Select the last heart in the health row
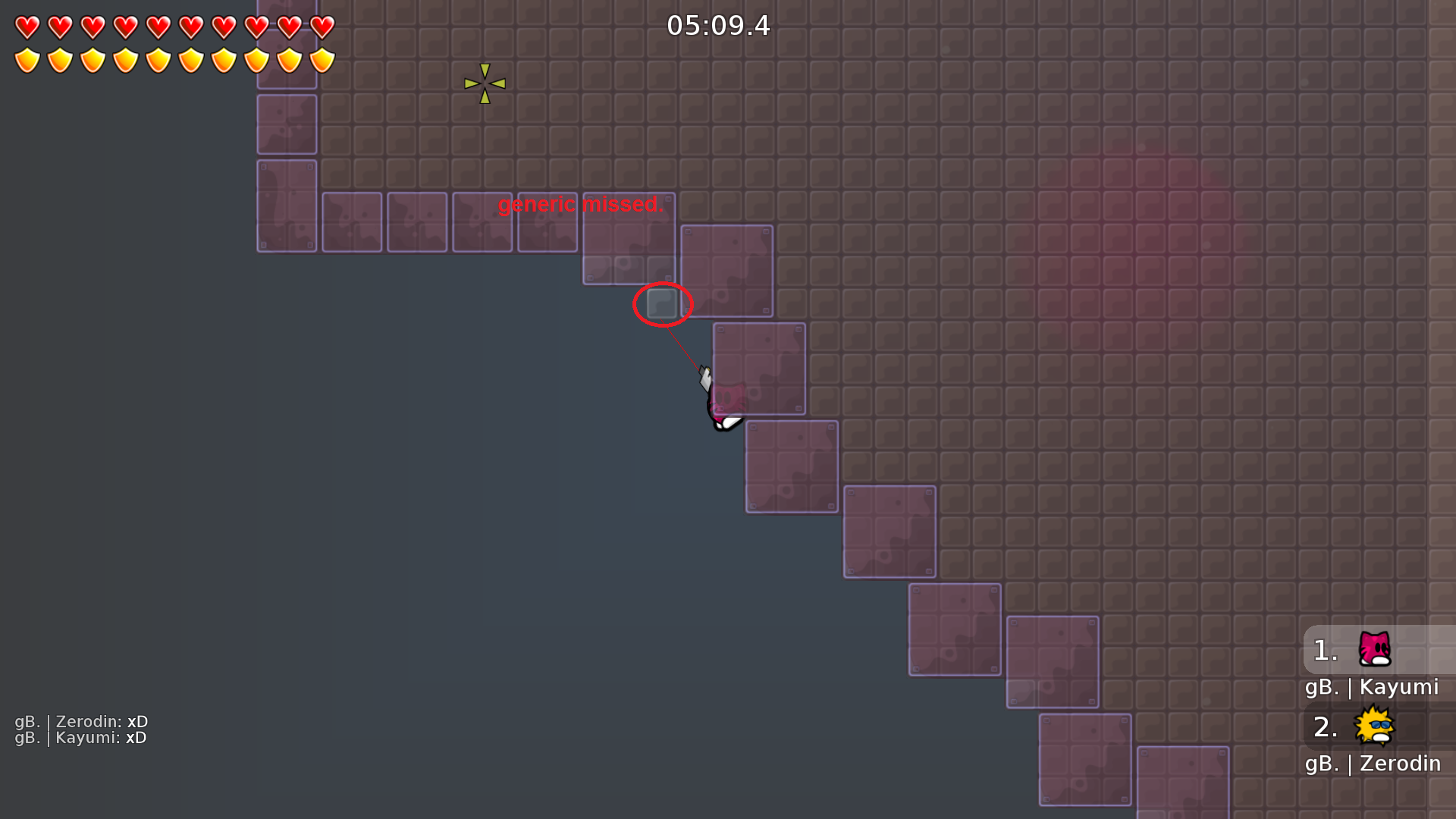1456x819 pixels. click(321, 26)
